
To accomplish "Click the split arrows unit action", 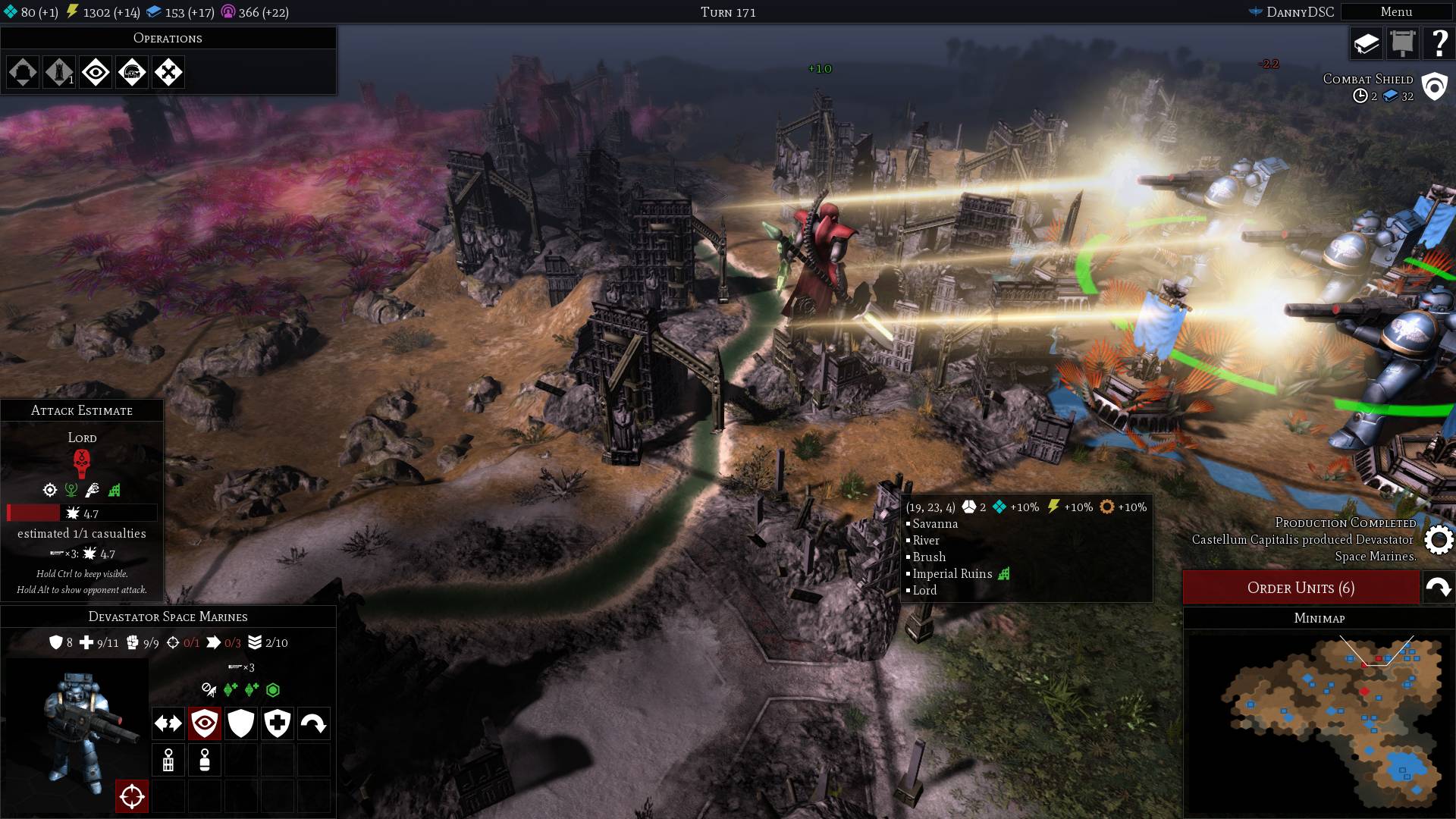I will click(168, 723).
